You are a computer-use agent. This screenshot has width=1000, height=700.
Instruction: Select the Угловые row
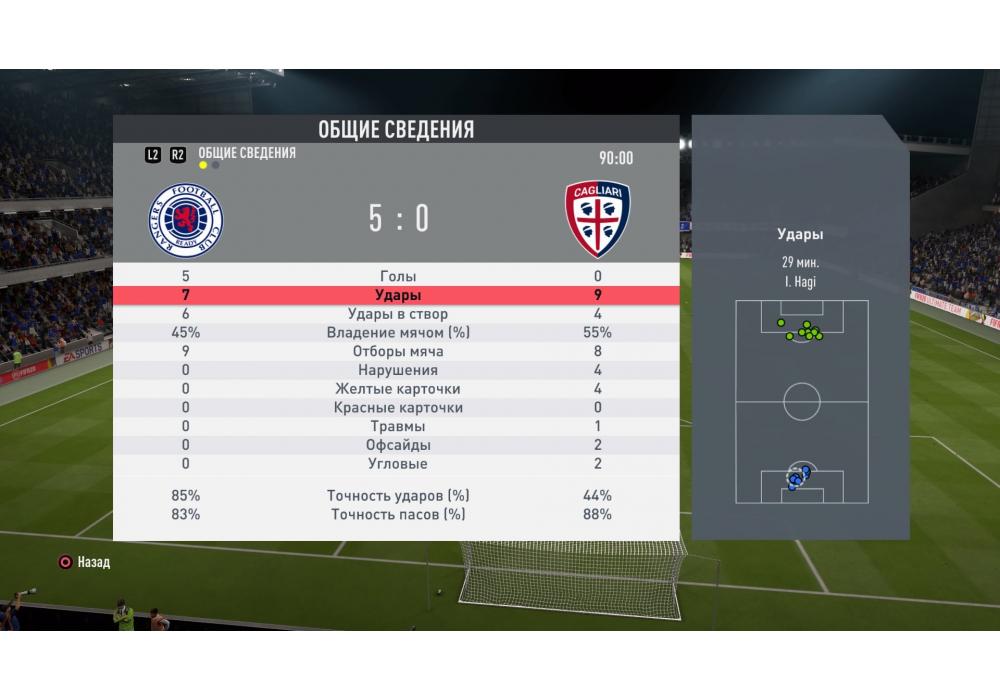pyautogui.click(x=398, y=464)
